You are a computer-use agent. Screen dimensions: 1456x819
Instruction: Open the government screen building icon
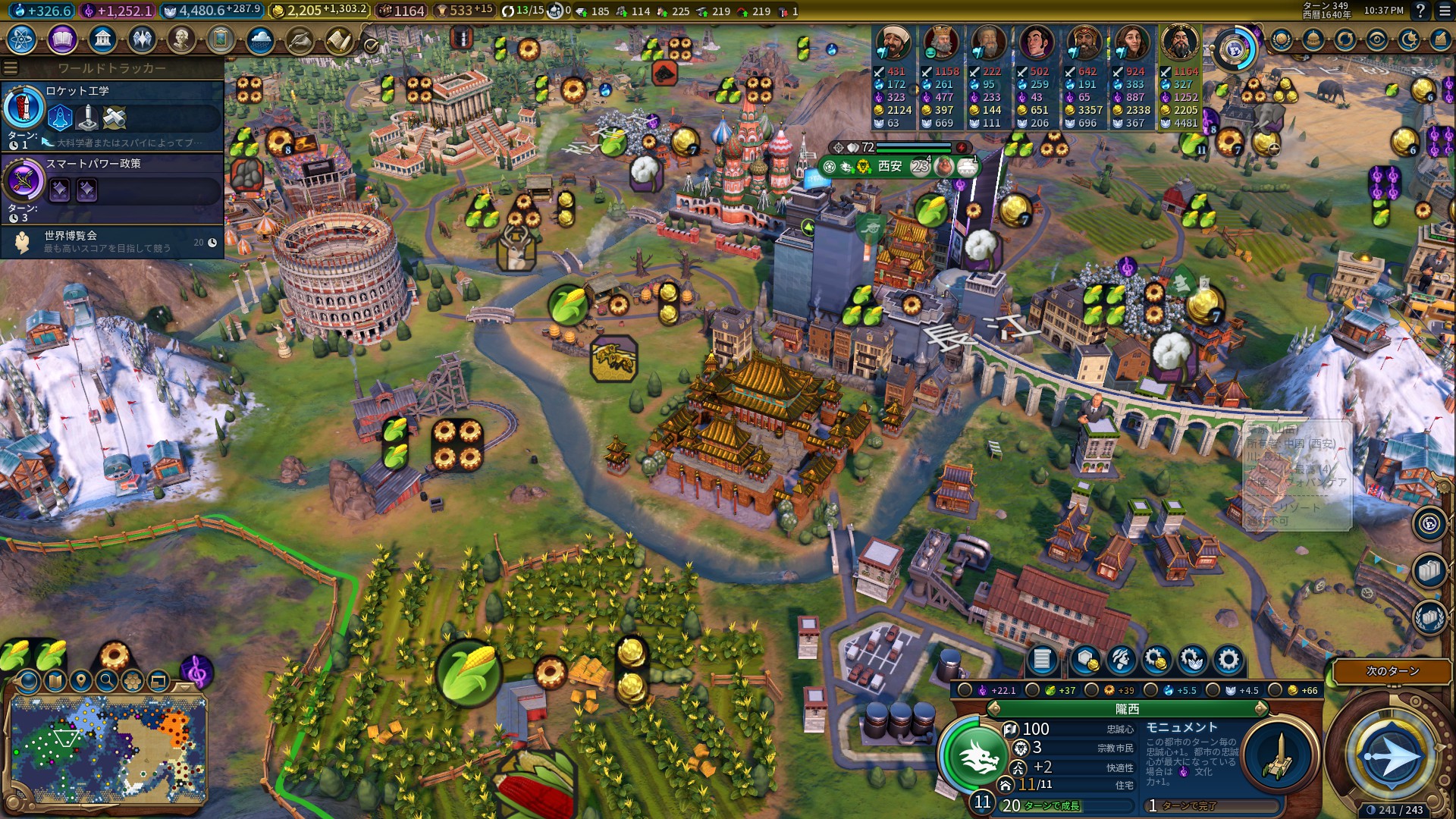(x=102, y=39)
